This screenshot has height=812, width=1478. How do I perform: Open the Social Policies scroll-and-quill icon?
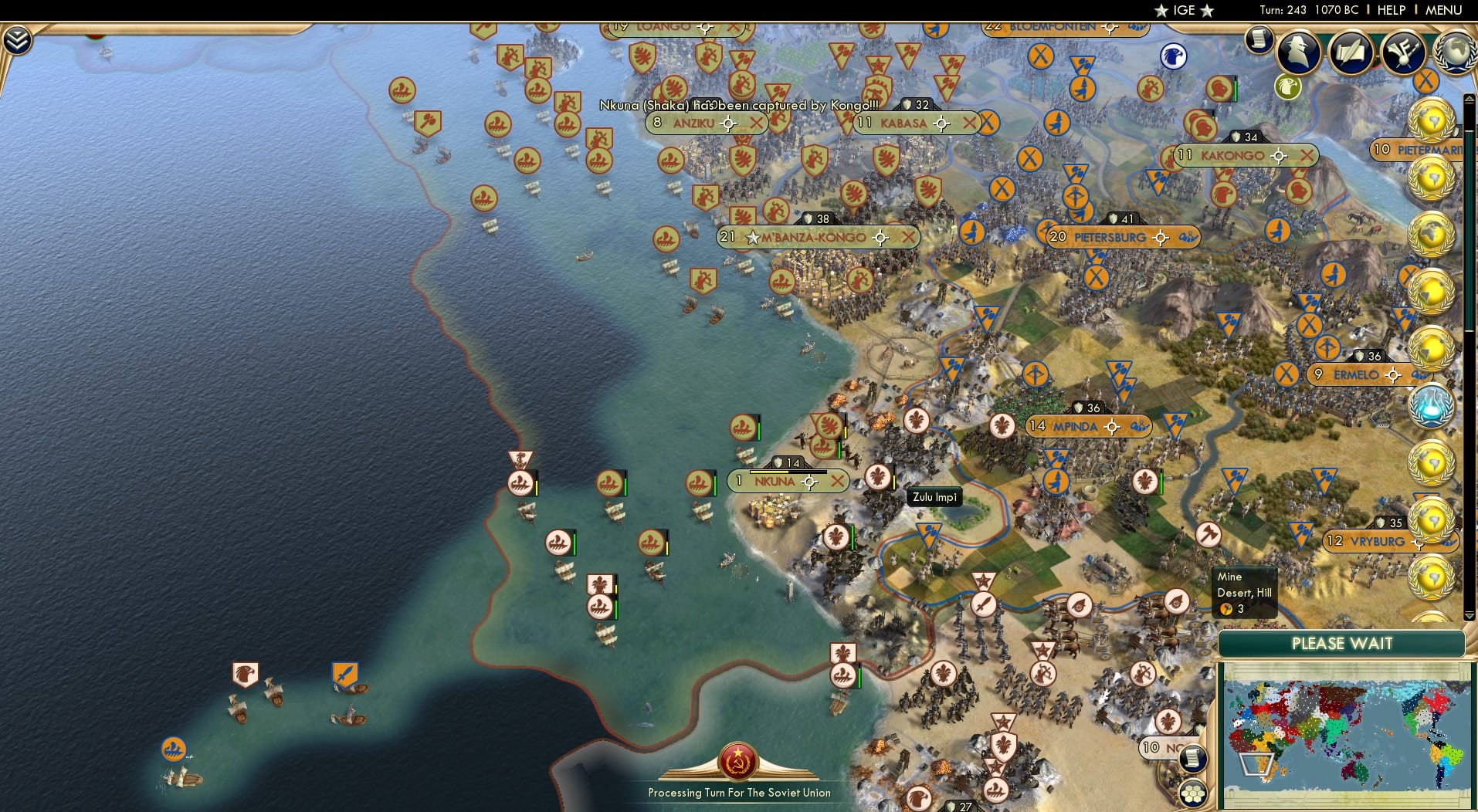tap(1351, 52)
